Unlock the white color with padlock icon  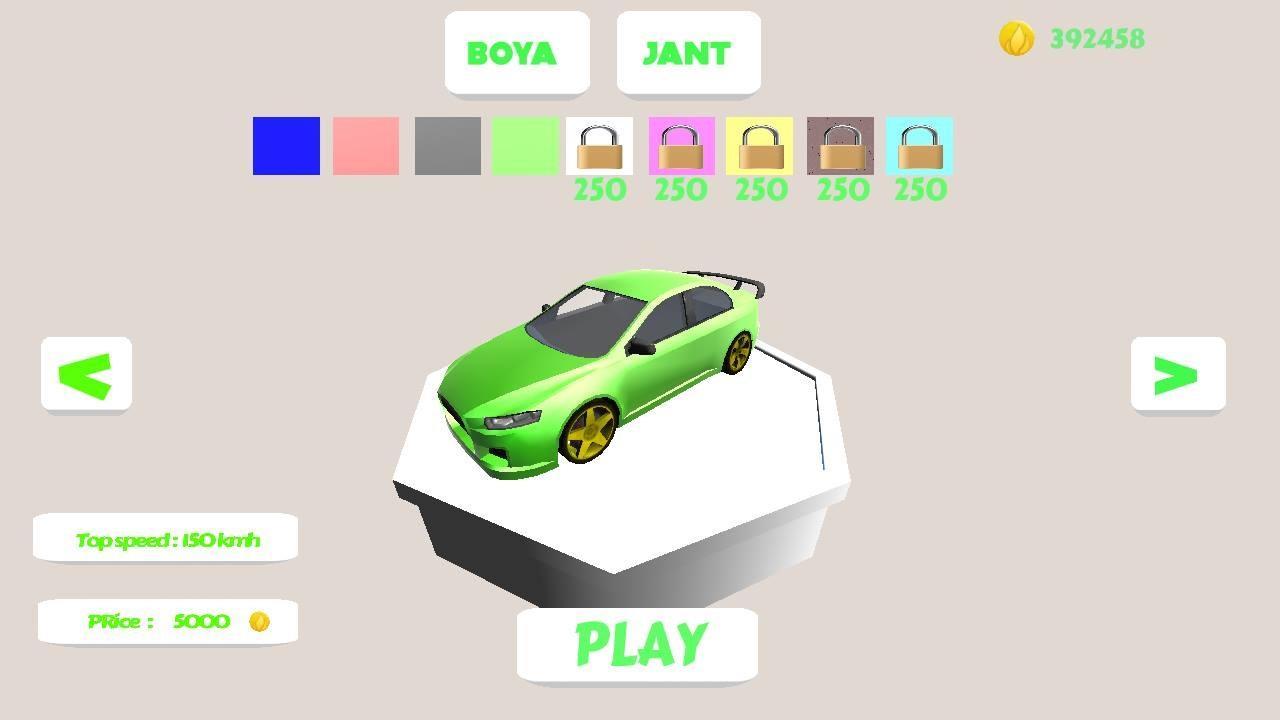[x=599, y=147]
